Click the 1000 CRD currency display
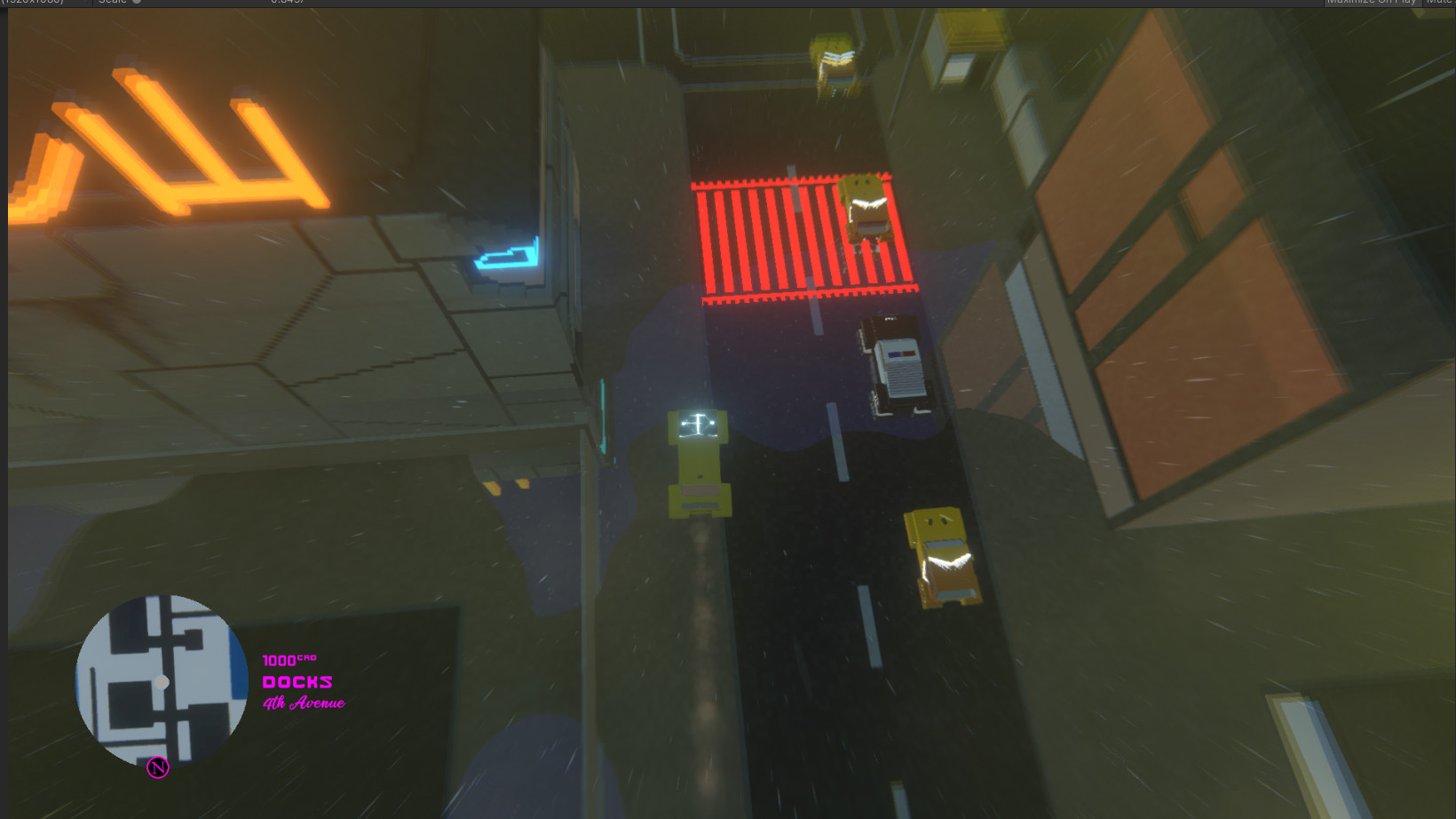The width and height of the screenshot is (1456, 819). pyautogui.click(x=290, y=660)
